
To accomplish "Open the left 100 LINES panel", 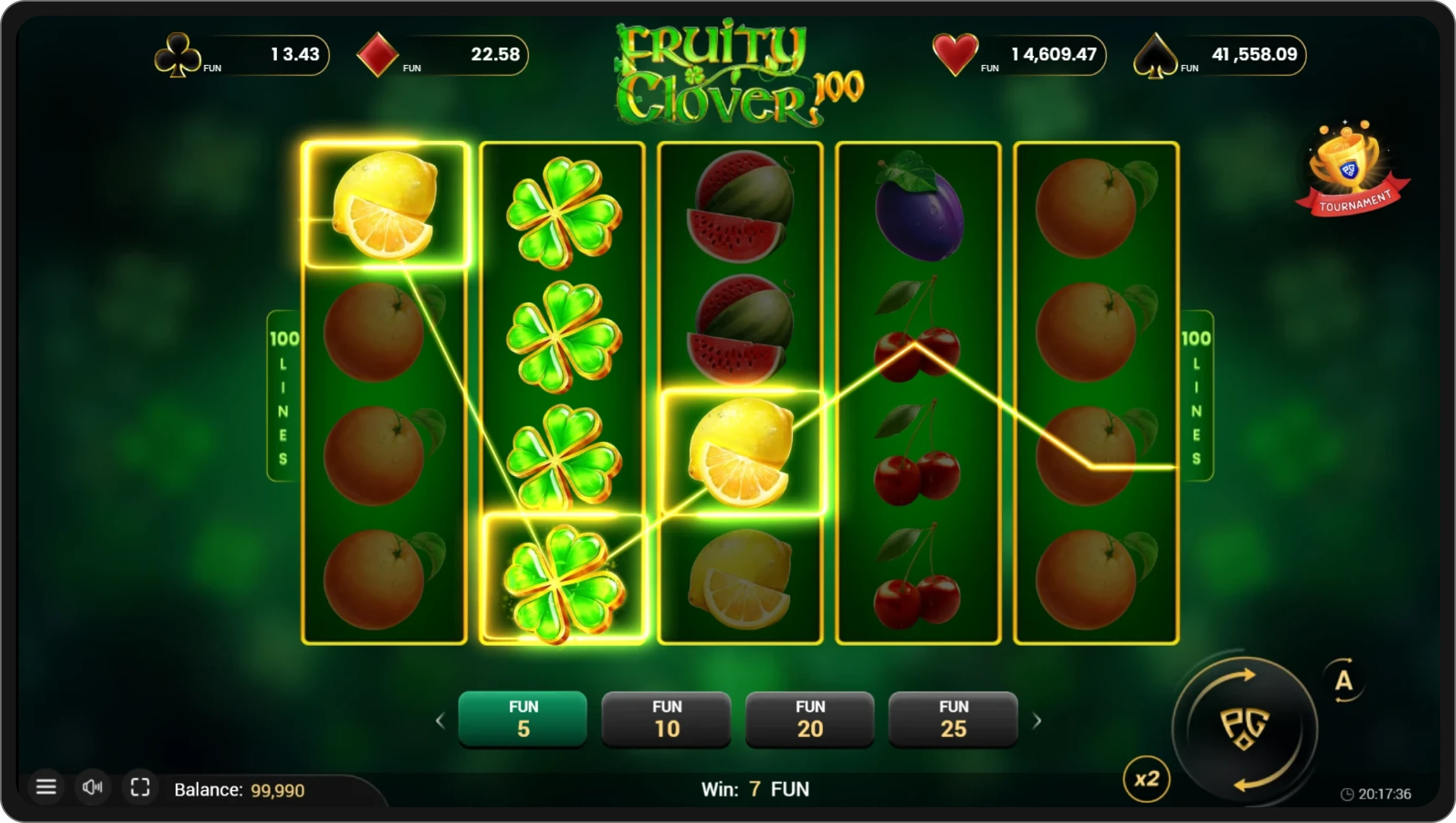I will click(x=284, y=396).
